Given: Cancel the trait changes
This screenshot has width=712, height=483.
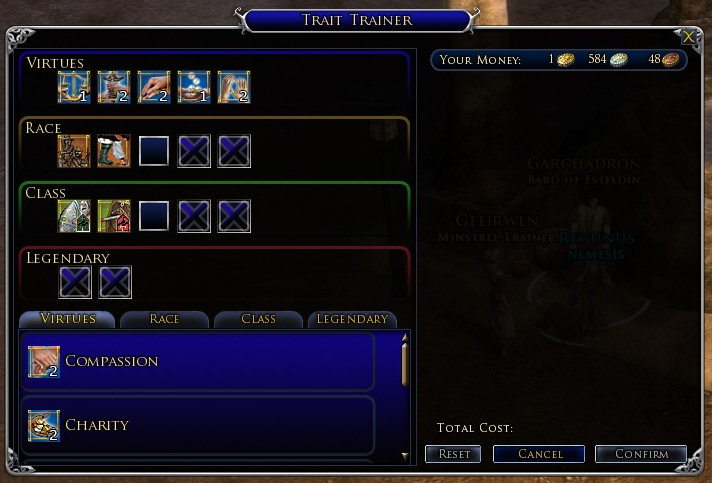Looking at the screenshot, I should click(x=539, y=454).
